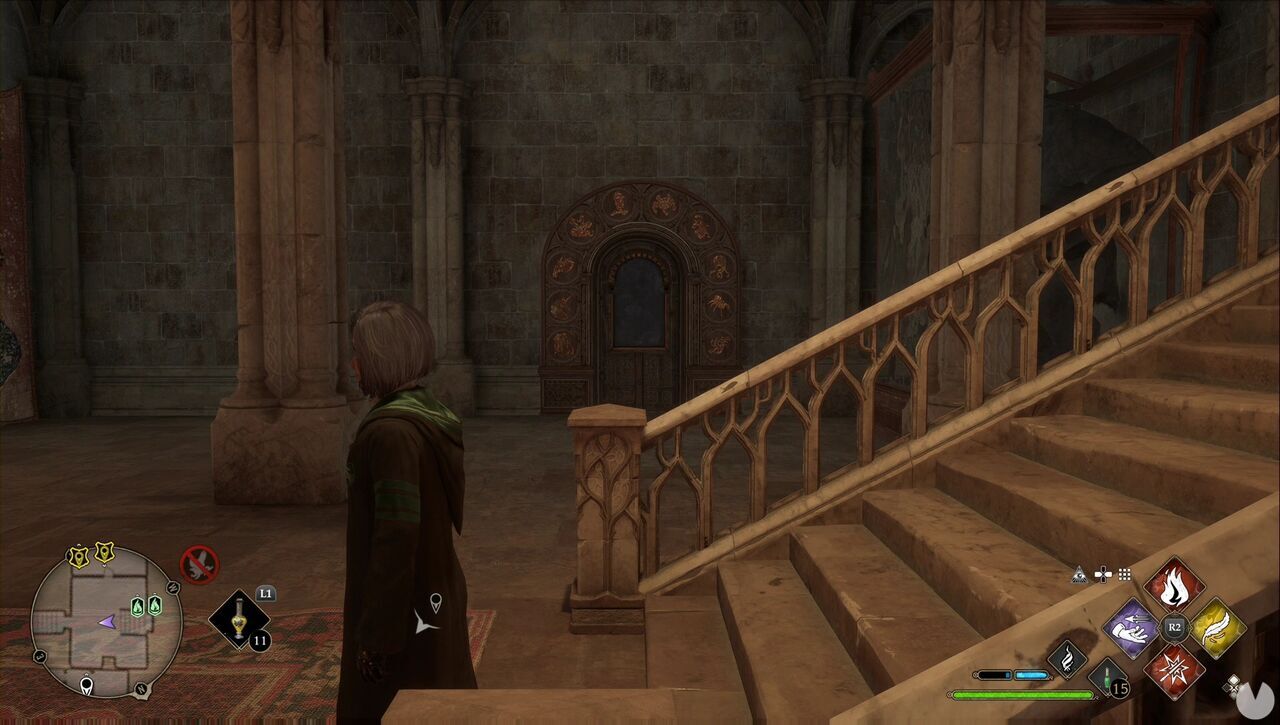
Task: Toggle the red flying-restriction indicator
Action: [x=199, y=562]
